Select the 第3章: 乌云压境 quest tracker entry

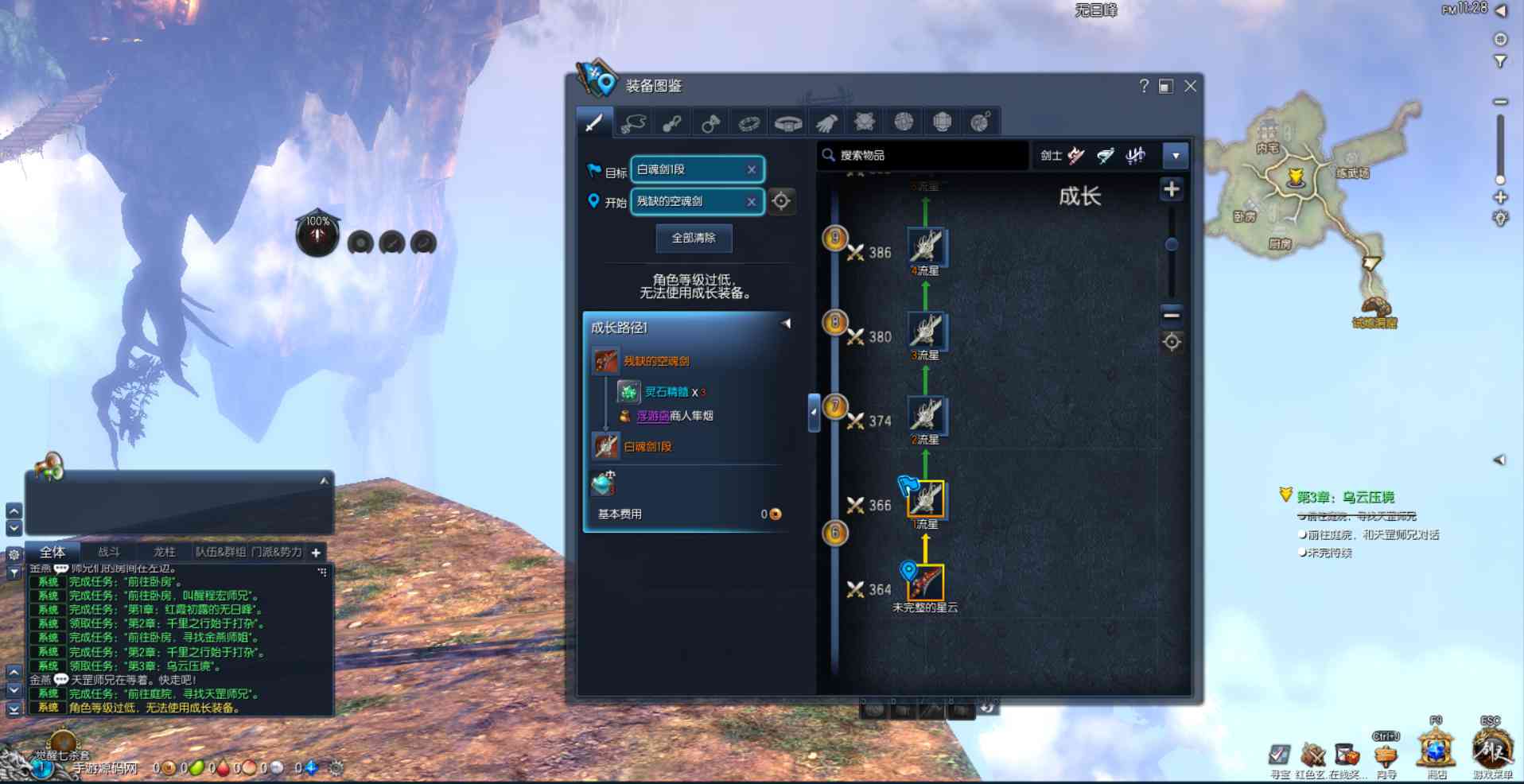coord(1345,497)
